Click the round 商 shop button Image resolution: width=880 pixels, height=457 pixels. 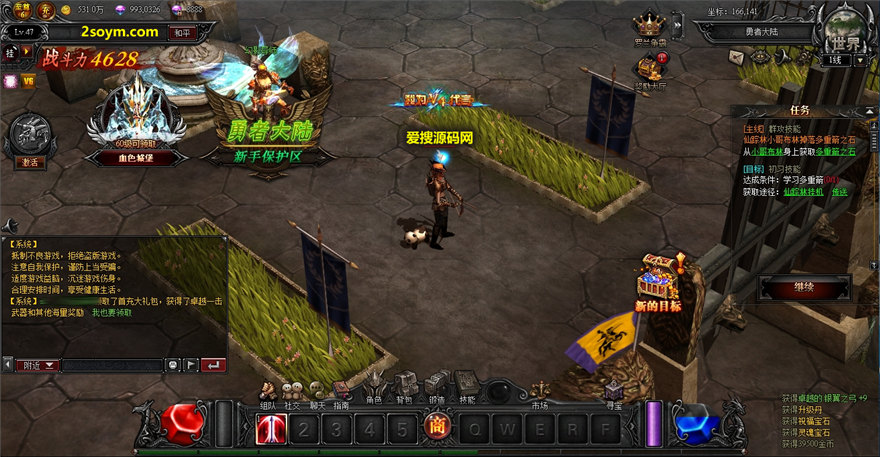(x=436, y=429)
